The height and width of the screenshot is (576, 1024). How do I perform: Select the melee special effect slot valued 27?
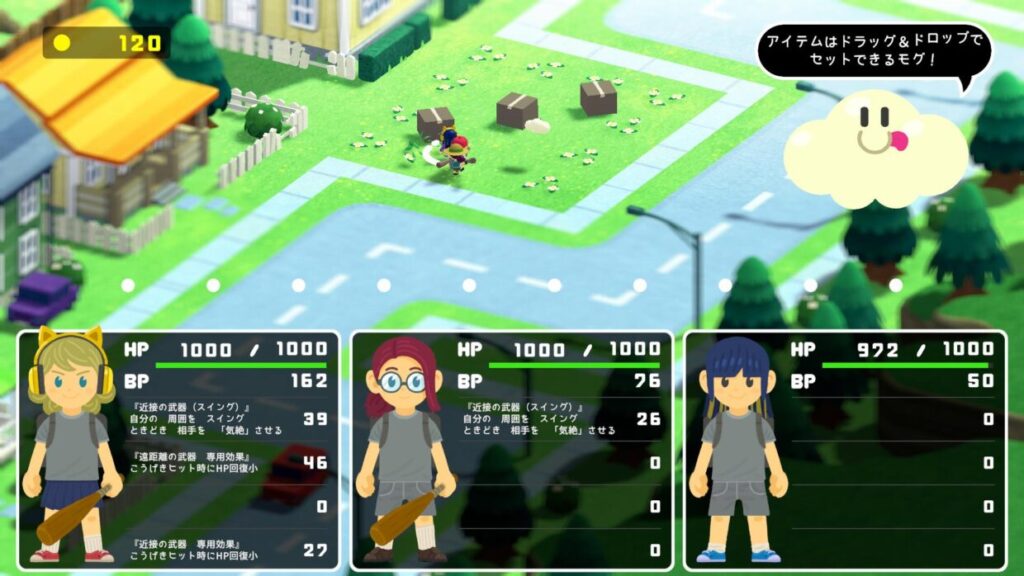click(x=230, y=549)
